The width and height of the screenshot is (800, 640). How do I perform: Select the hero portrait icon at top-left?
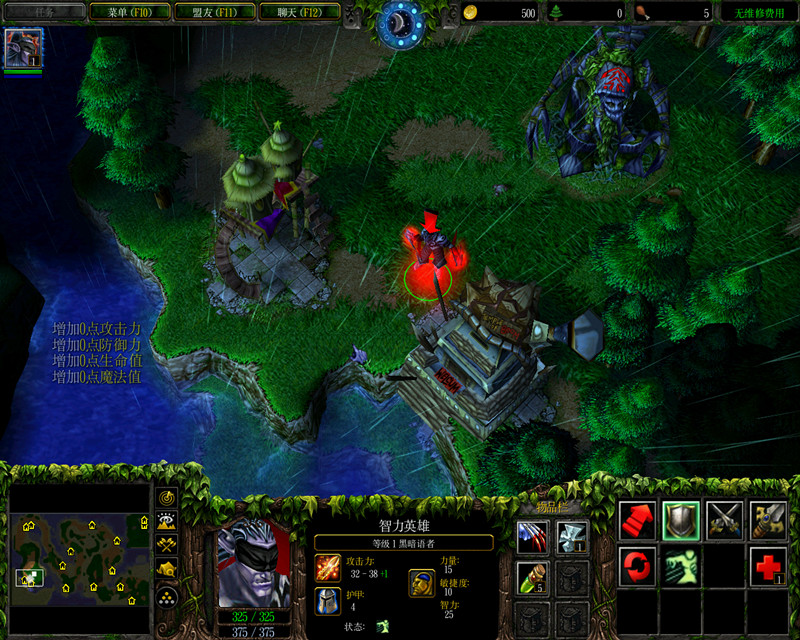pos(18,47)
